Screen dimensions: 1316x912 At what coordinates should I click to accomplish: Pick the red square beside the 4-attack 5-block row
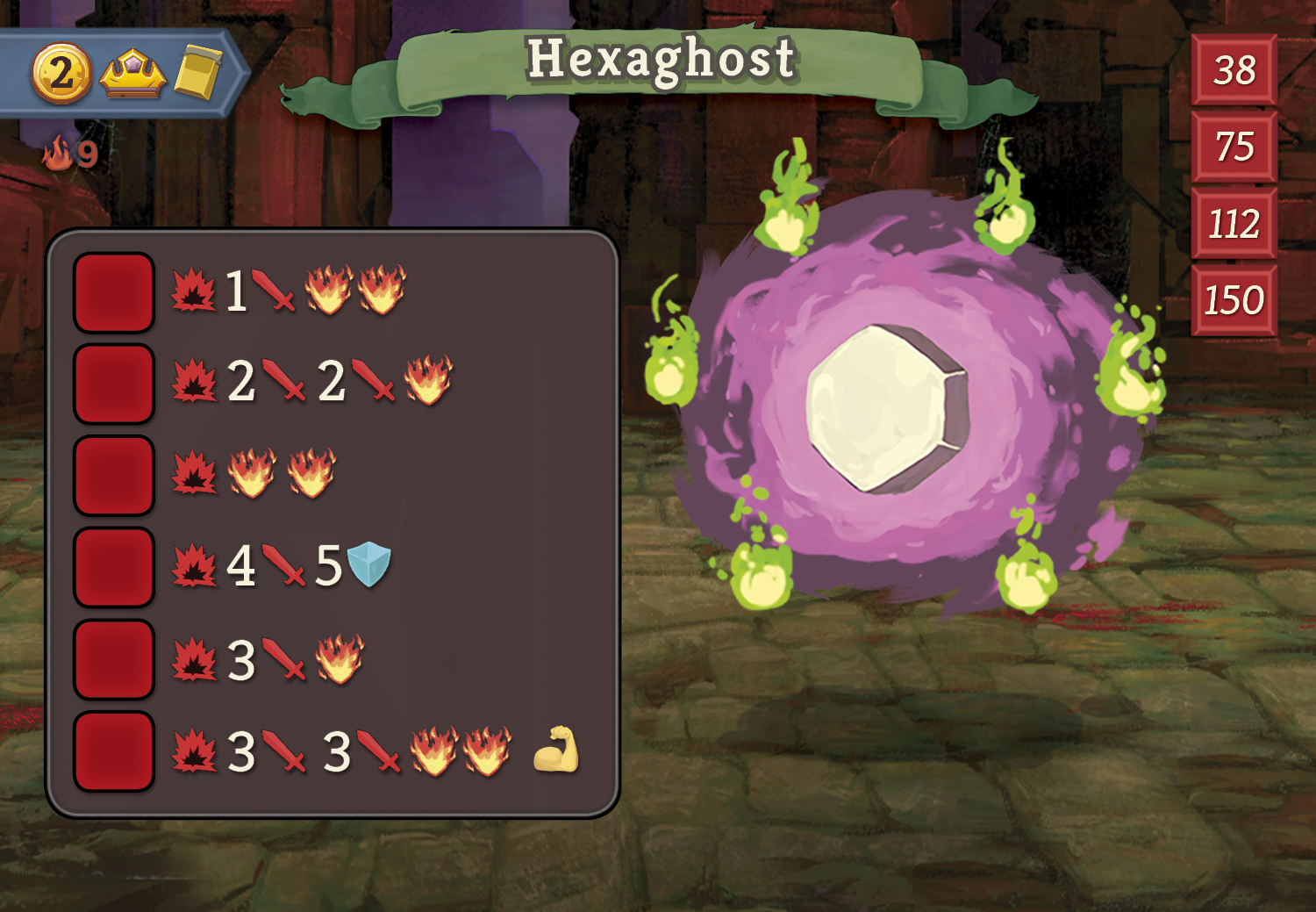coord(114,567)
